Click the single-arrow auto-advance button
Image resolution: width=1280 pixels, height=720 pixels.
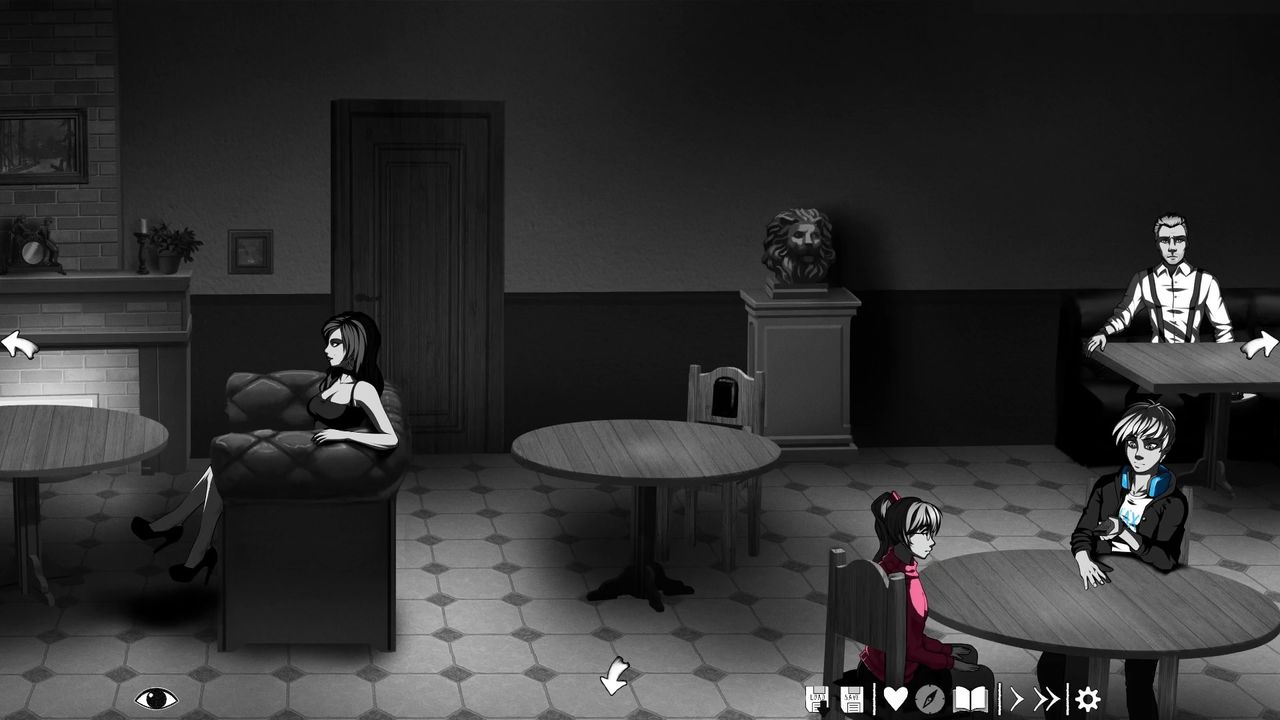1017,698
